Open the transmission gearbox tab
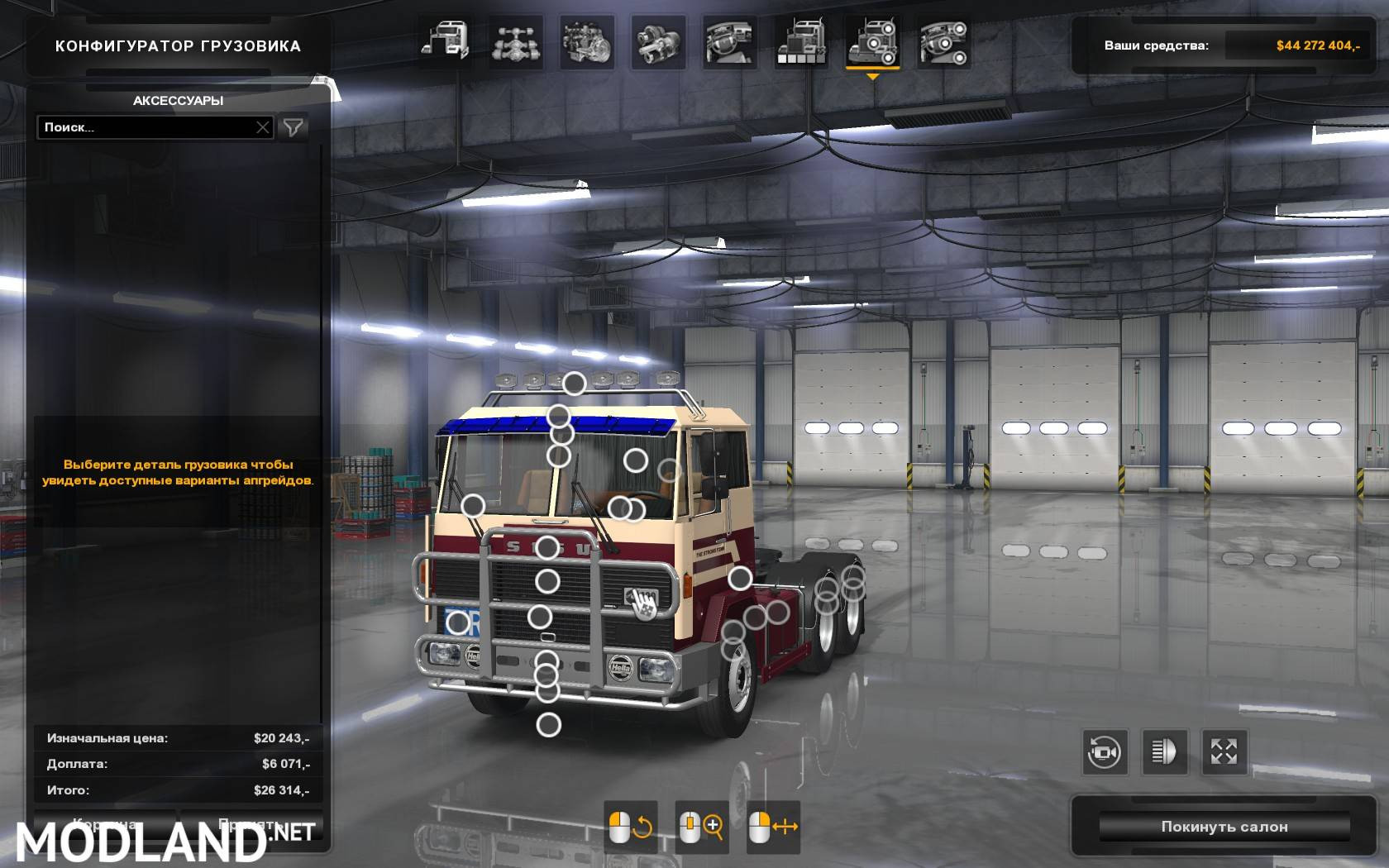1389x868 pixels. tap(658, 41)
